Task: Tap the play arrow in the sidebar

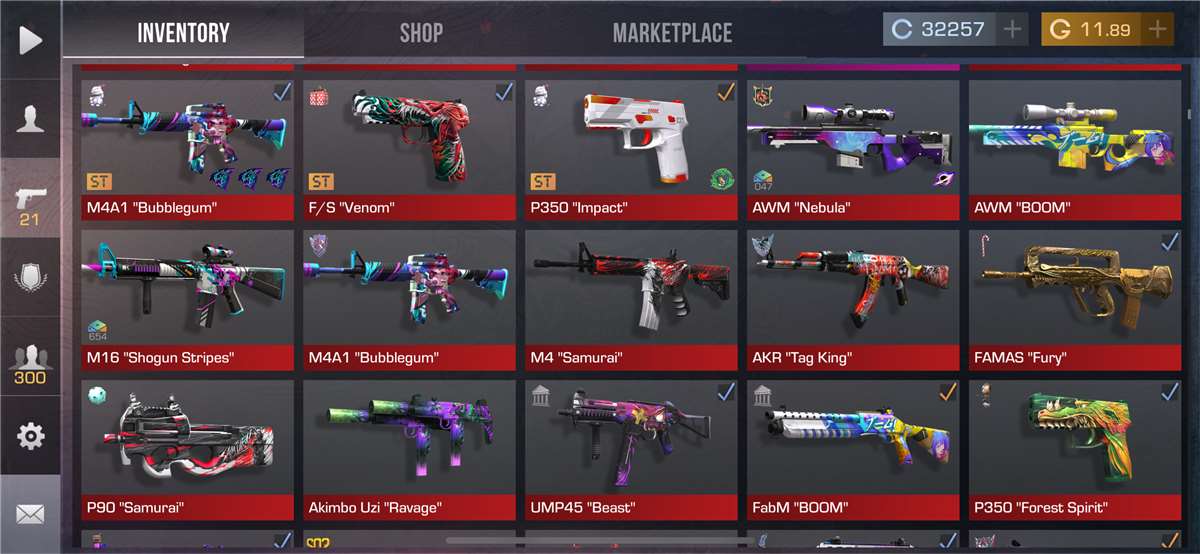Action: coord(30,40)
